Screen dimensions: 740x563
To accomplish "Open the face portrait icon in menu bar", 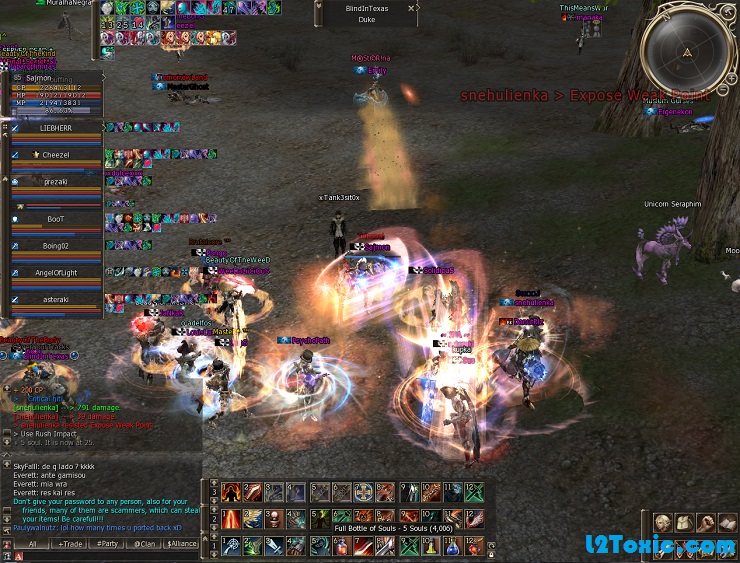I will tap(662, 523).
